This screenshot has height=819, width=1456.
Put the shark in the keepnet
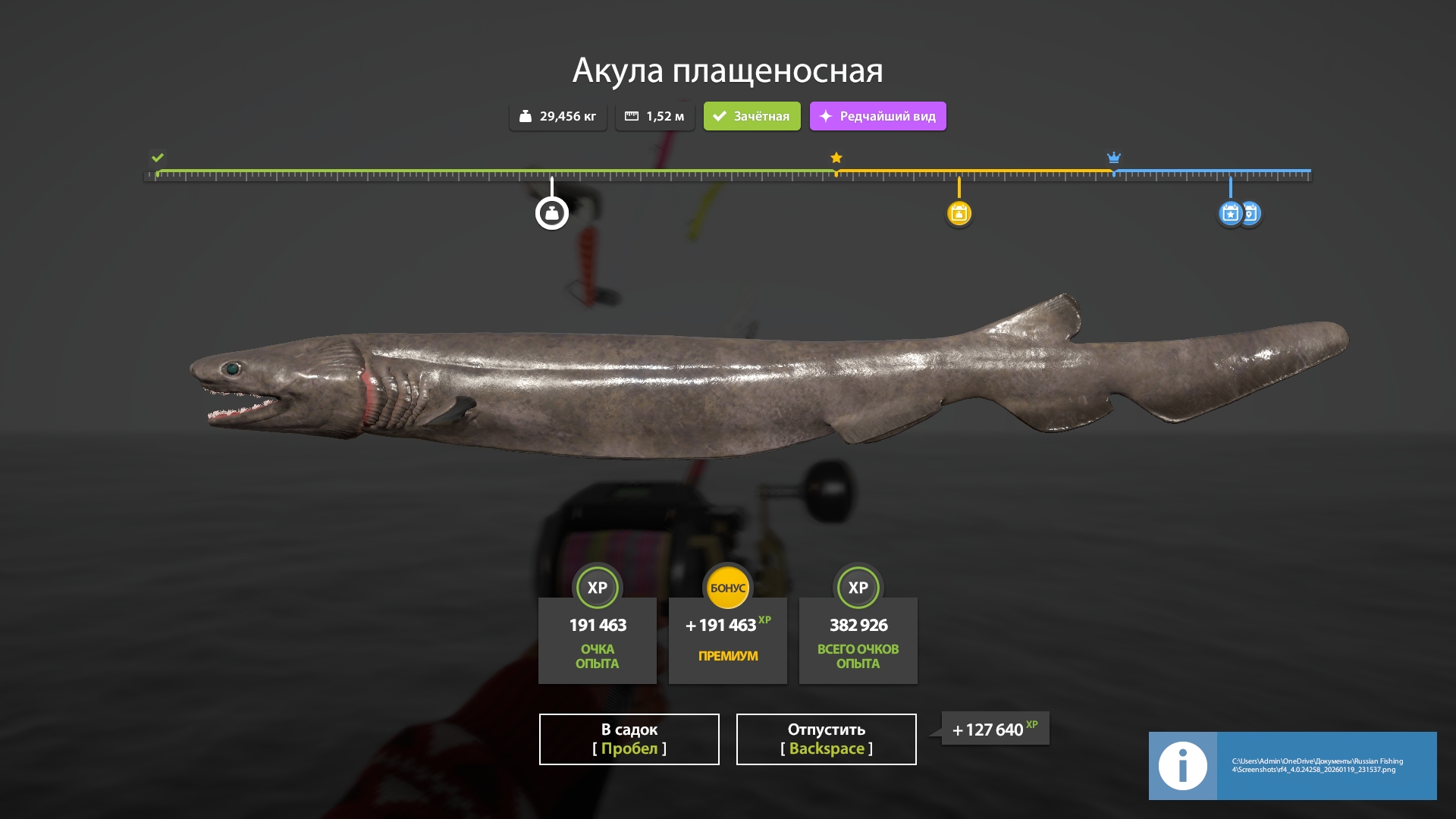(x=629, y=739)
